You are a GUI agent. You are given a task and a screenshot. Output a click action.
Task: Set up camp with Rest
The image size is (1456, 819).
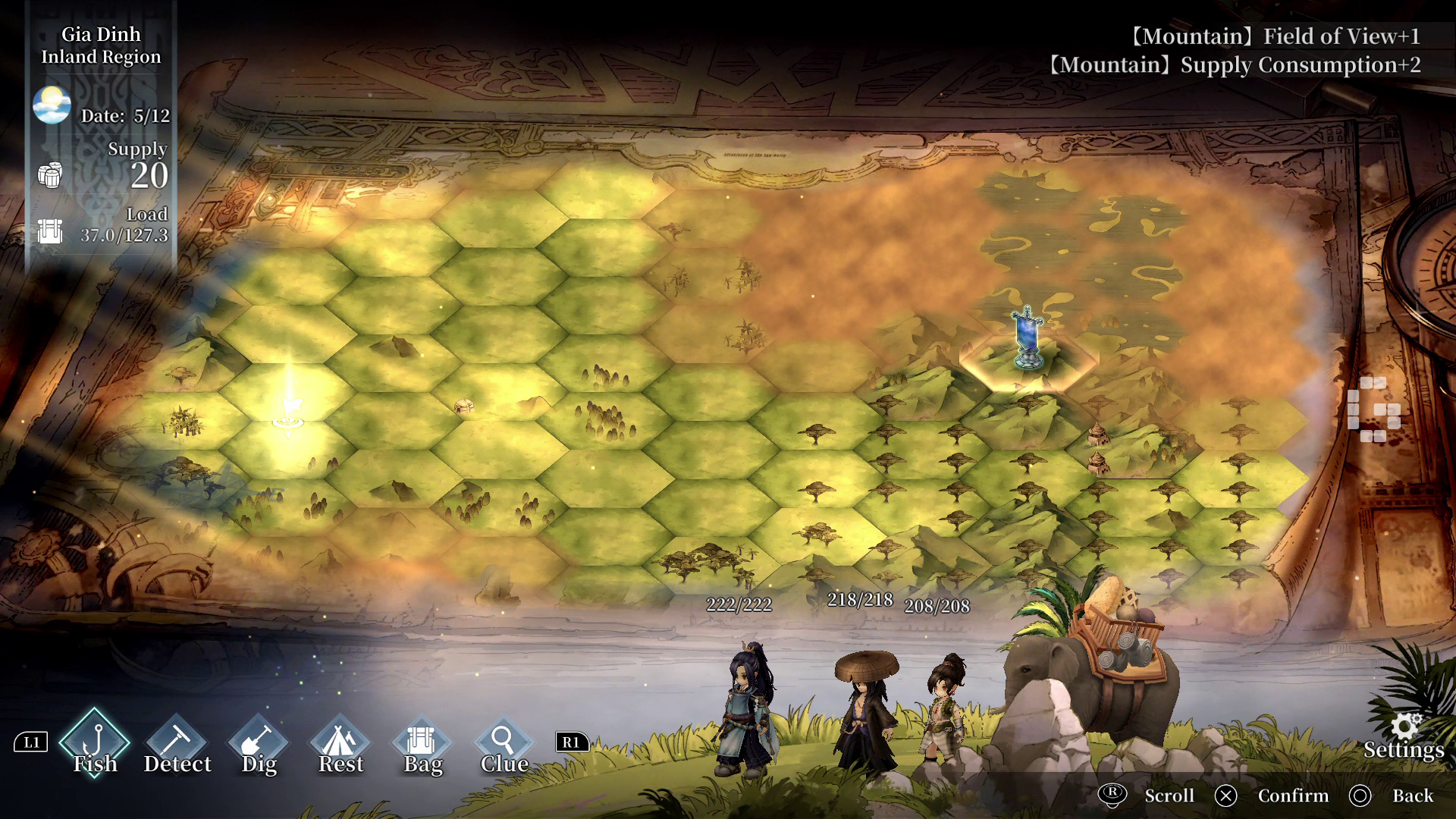340,743
